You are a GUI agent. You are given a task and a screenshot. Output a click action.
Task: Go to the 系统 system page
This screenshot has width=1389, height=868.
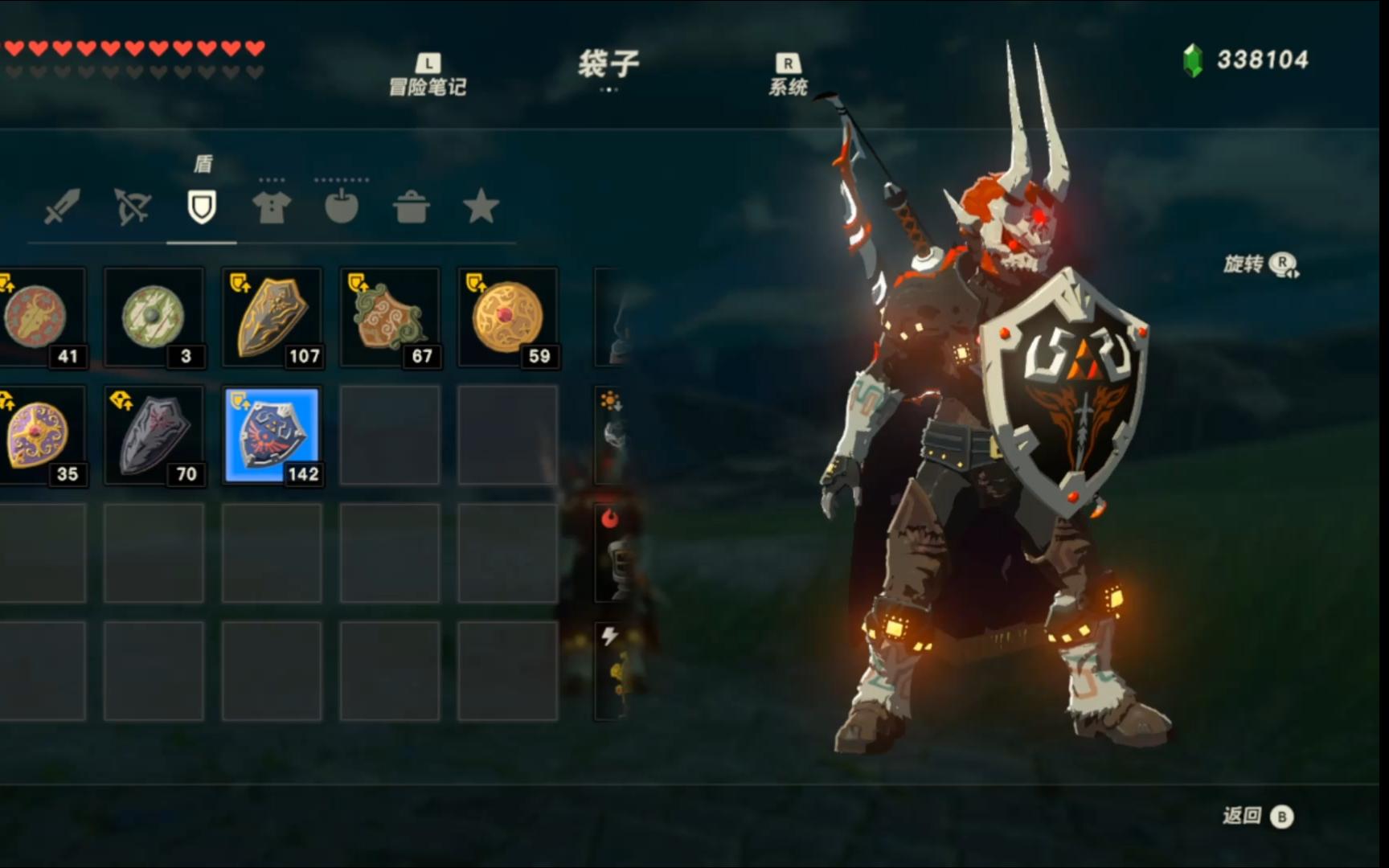tap(788, 76)
